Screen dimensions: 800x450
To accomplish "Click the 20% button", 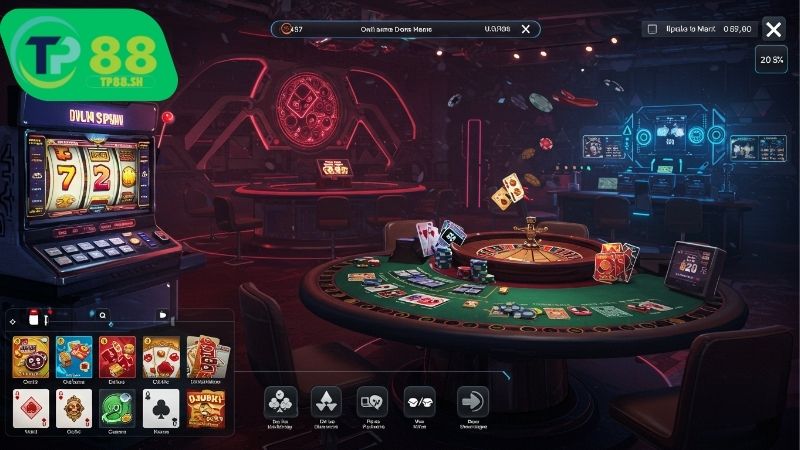I will [x=771, y=60].
